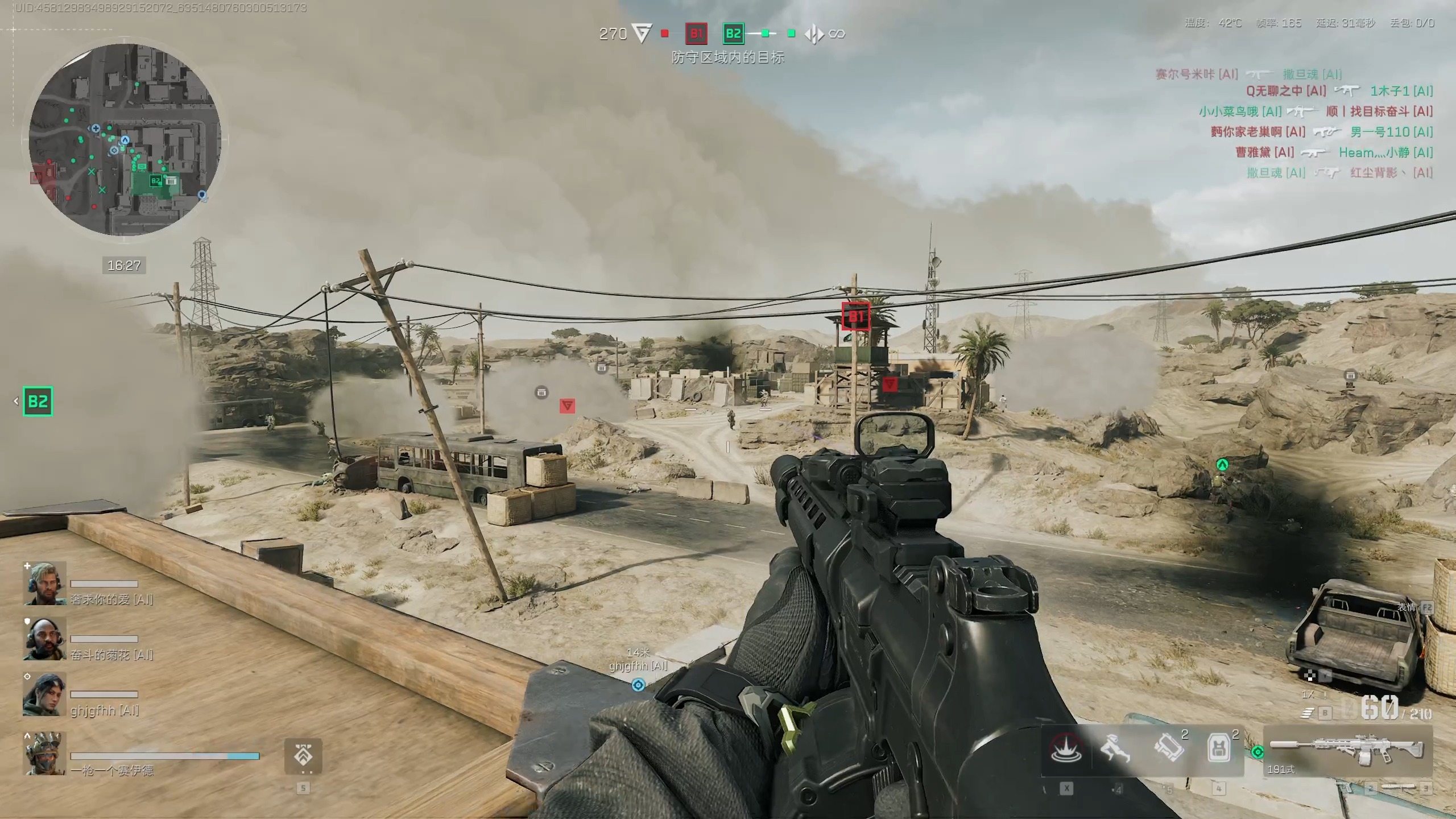The width and height of the screenshot is (1456, 819).
Task: Select the floating red B1 objective marker
Action: coord(855,316)
